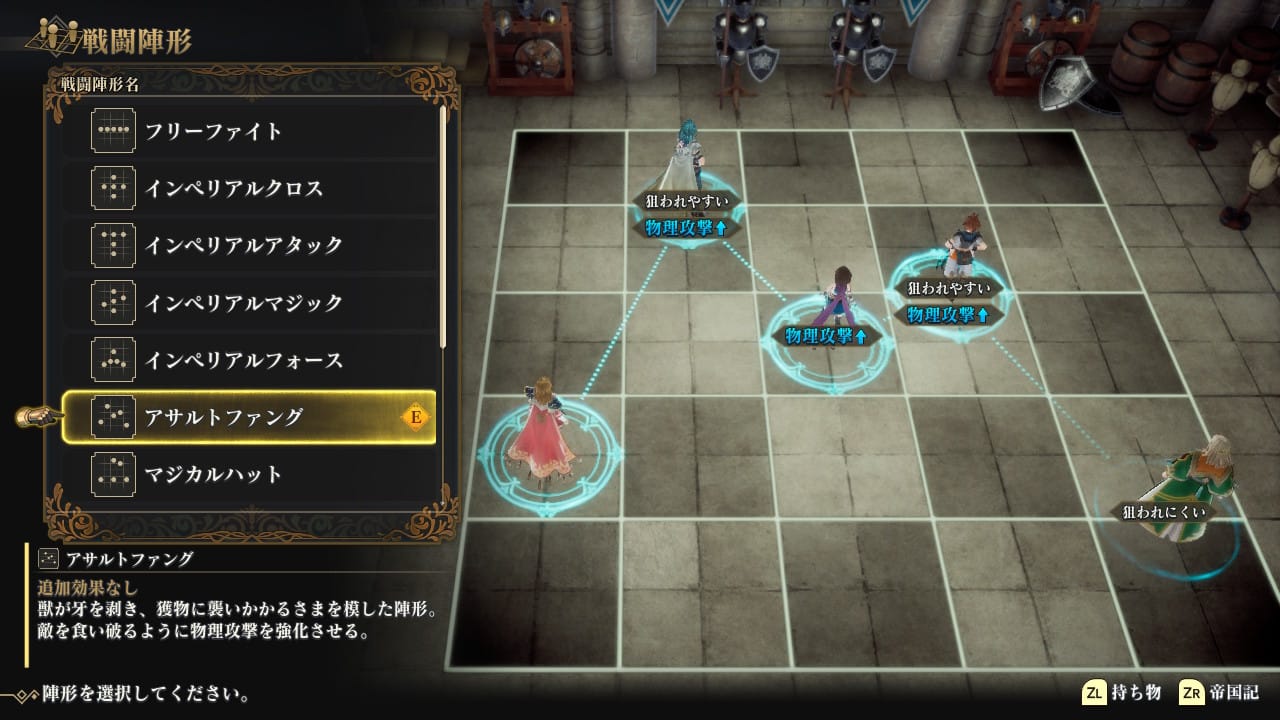Viewport: 1280px width, 720px height.
Task: Choose the インペリアルクロス formation
Action: pos(250,188)
